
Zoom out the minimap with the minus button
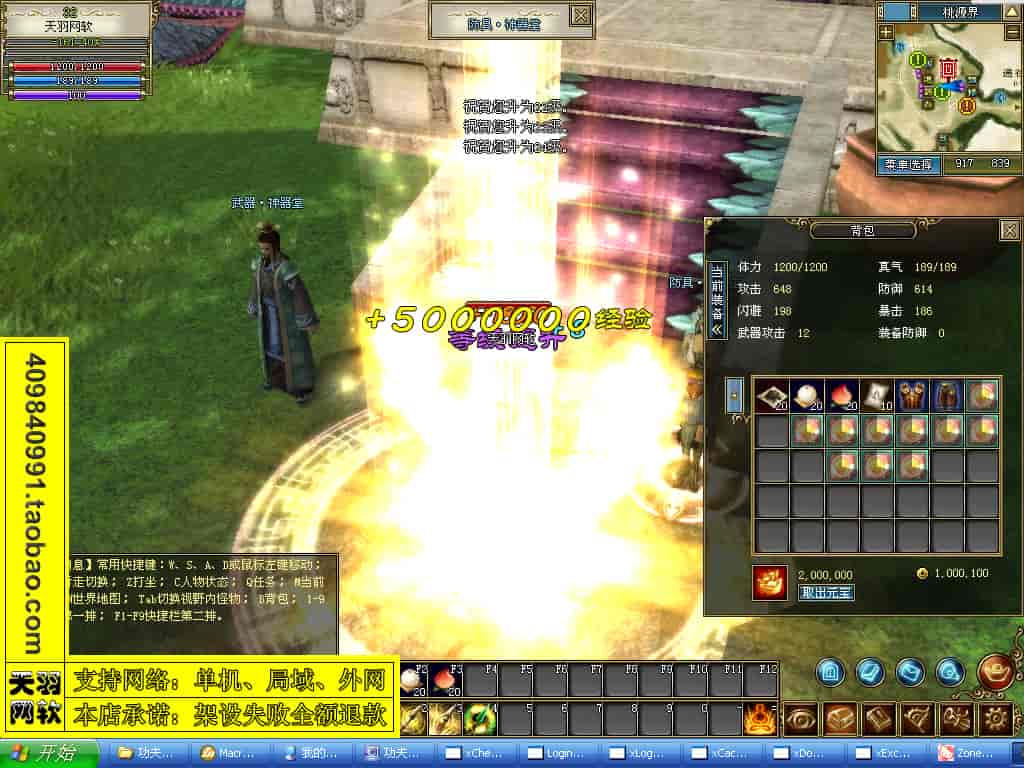(1013, 32)
